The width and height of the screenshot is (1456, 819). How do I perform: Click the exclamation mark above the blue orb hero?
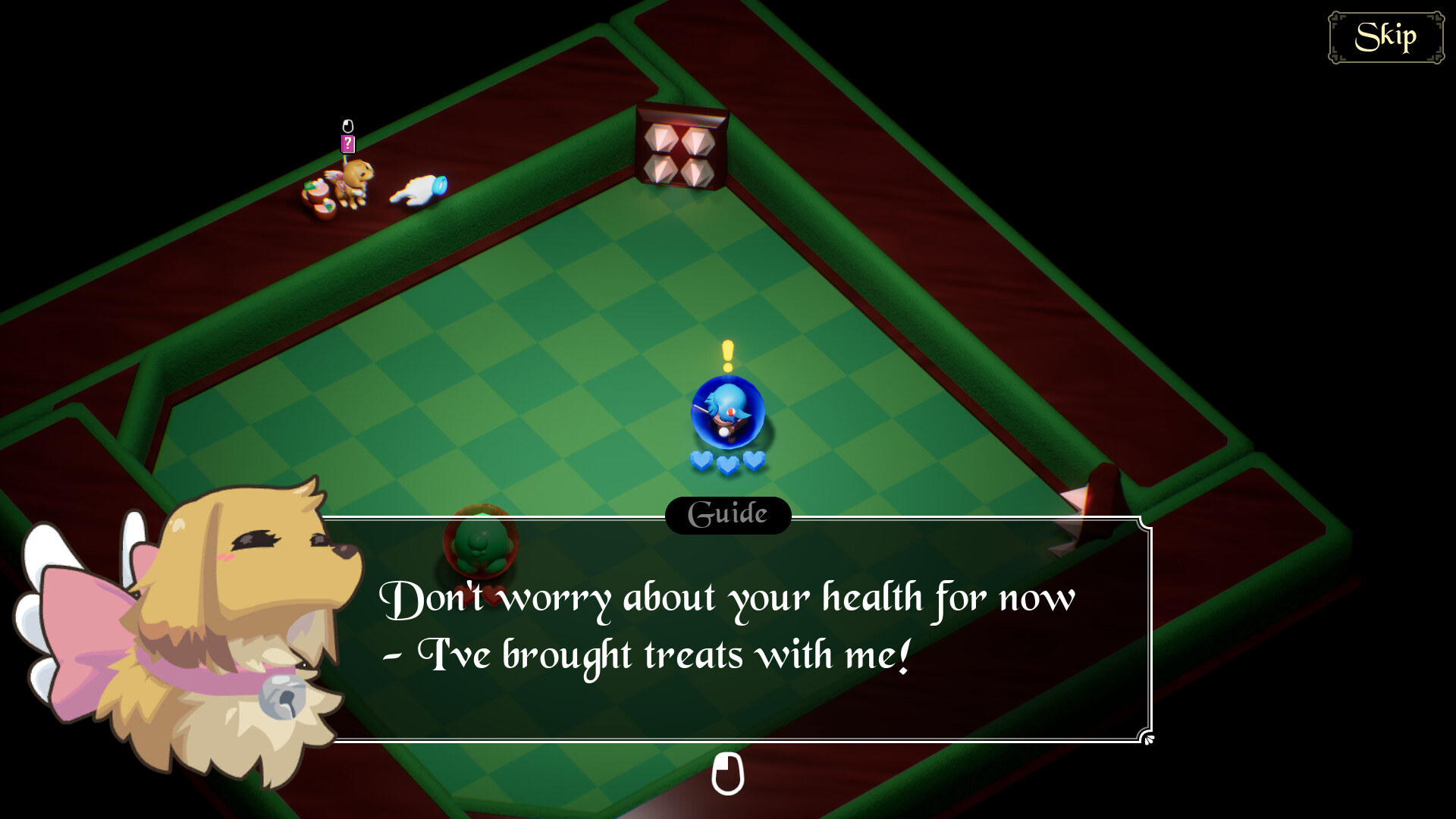[726, 353]
